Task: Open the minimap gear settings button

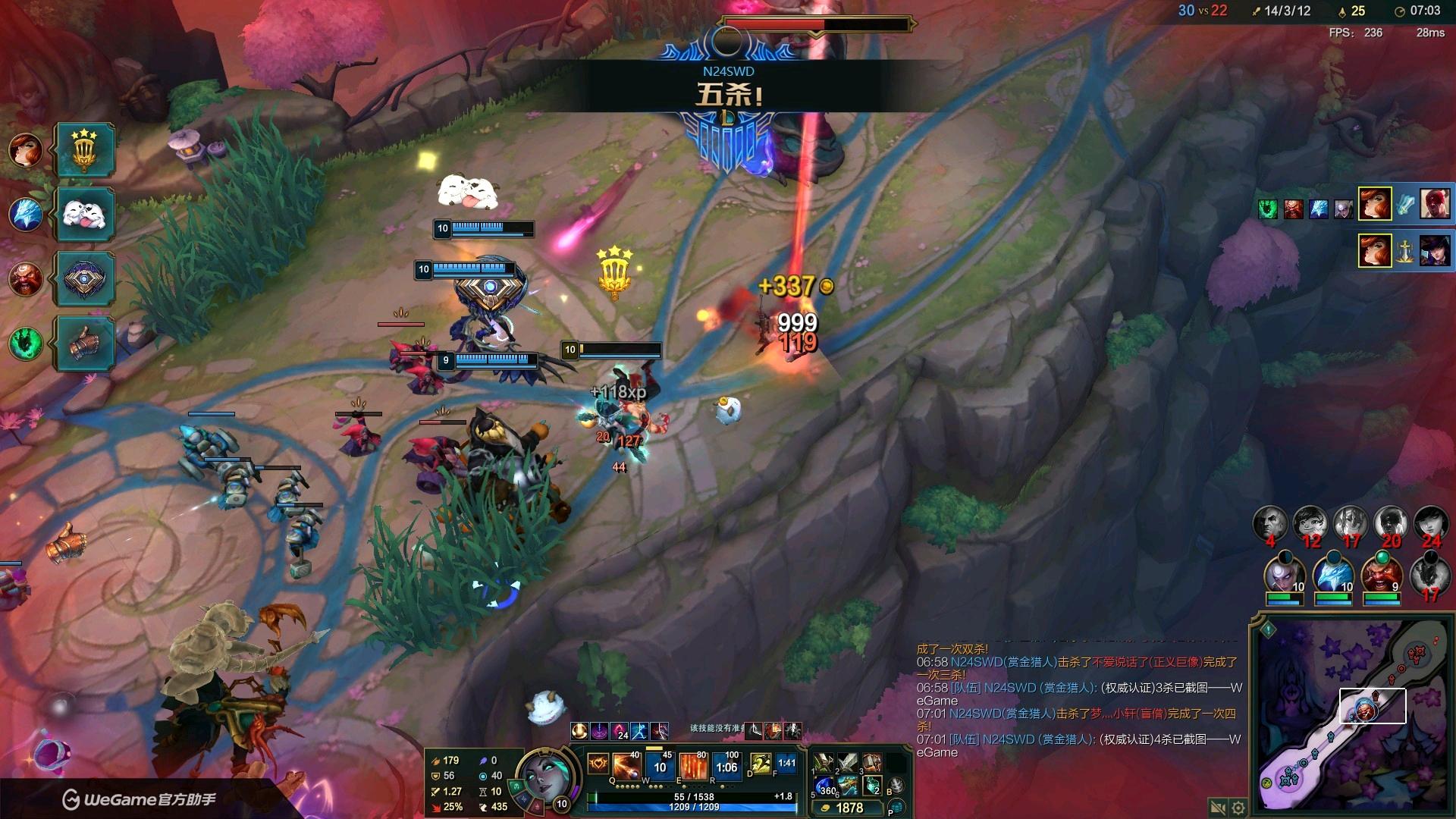Action: point(1238,808)
